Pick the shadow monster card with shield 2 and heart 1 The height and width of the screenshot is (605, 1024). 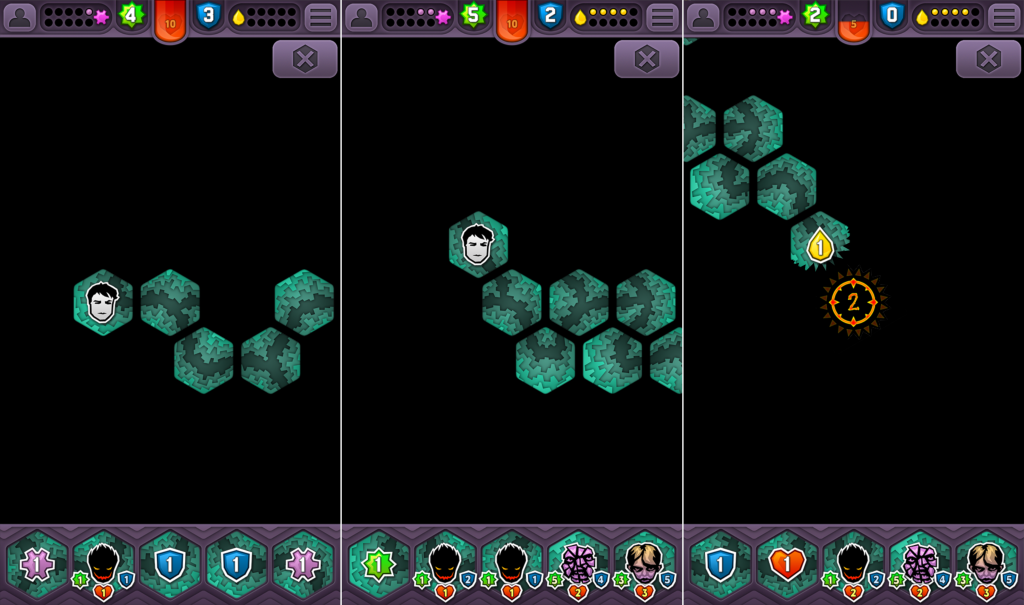pos(445,566)
